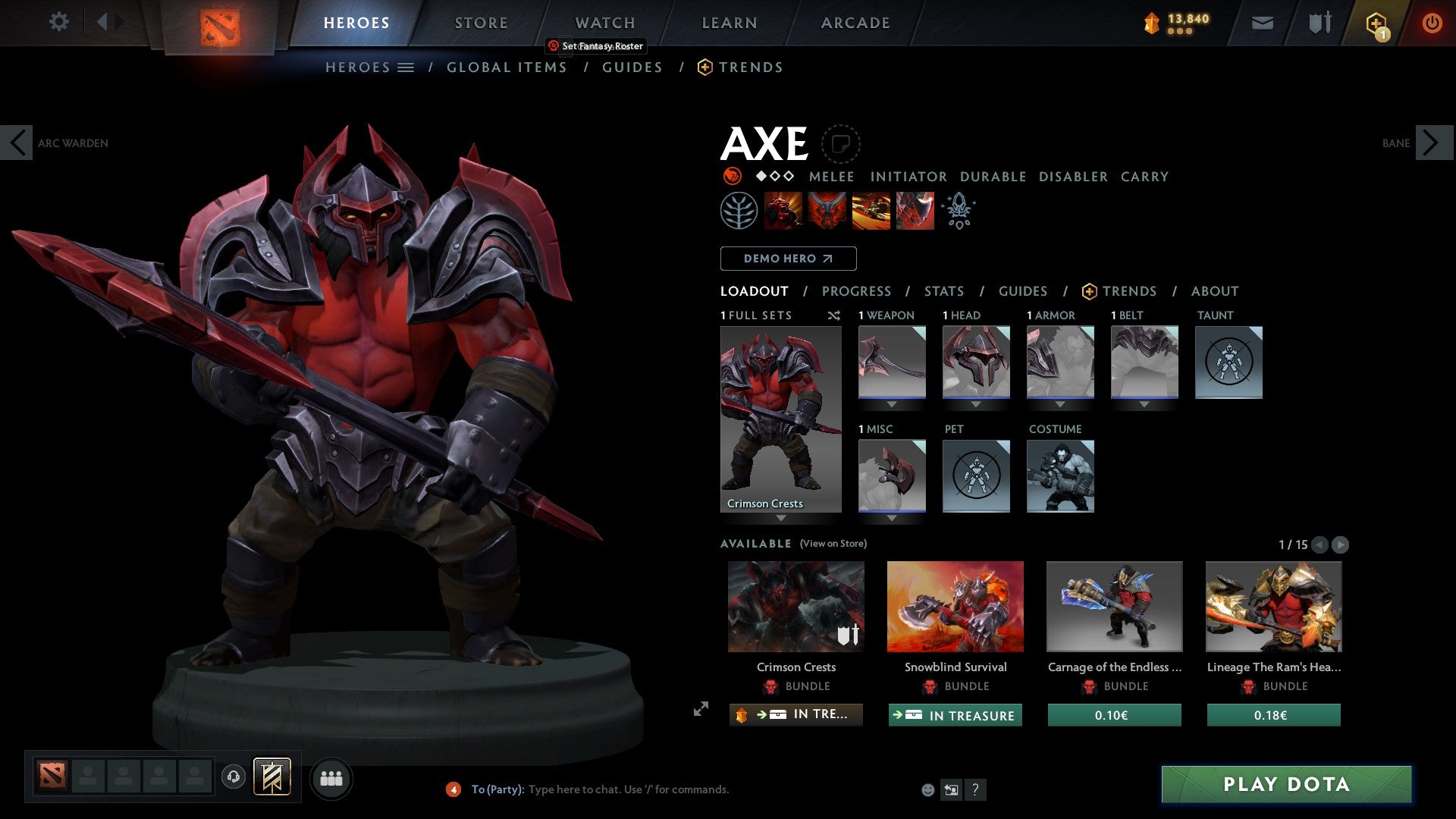Click the Dota Plus icon top right
Viewport: 1456px width, 819px height.
(x=1376, y=22)
